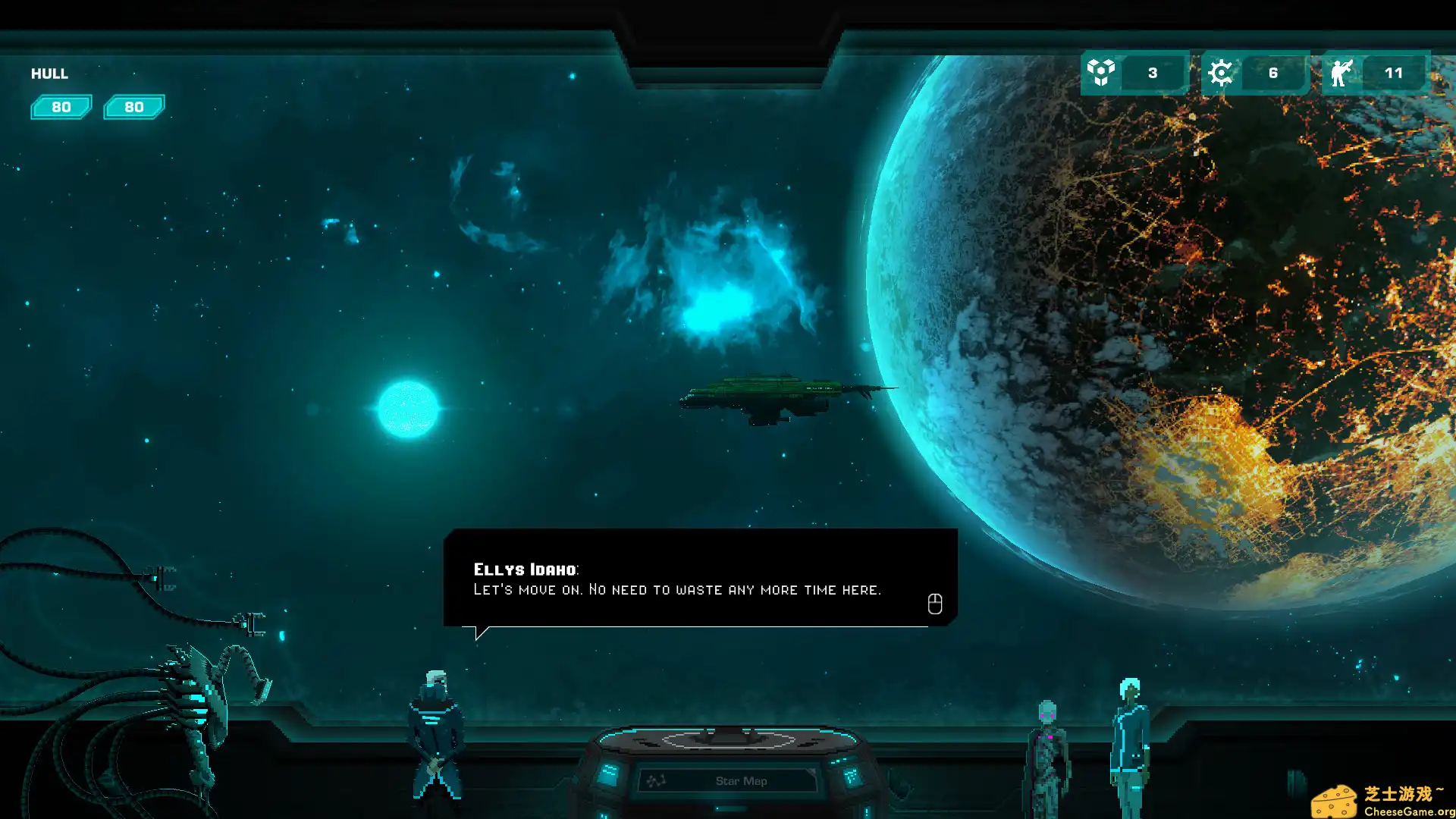The width and height of the screenshot is (1456, 819).
Task: Advance Ellys Idaho's dialogue box
Action: pos(934,604)
